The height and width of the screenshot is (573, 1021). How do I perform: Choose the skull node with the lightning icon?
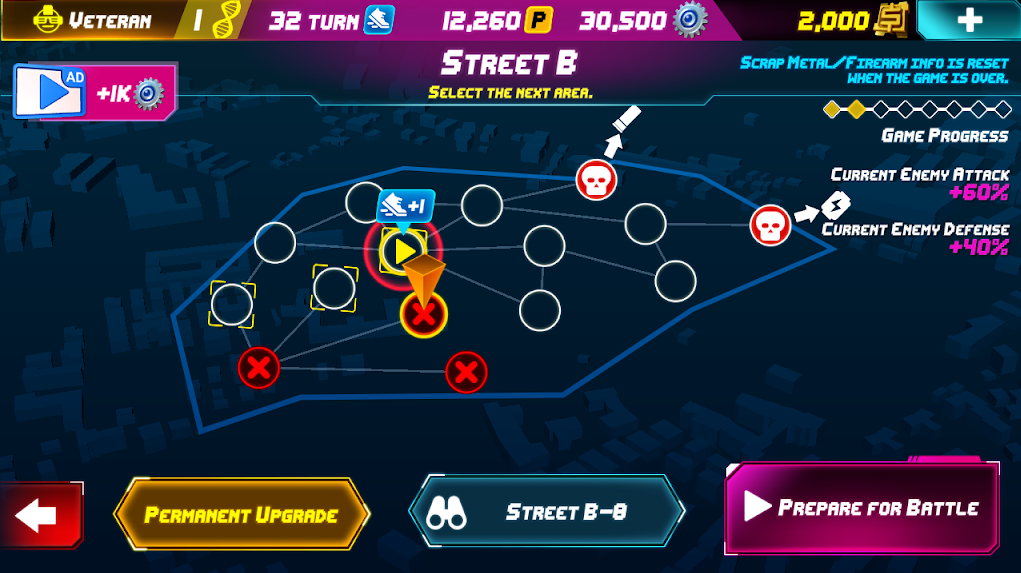click(770, 224)
